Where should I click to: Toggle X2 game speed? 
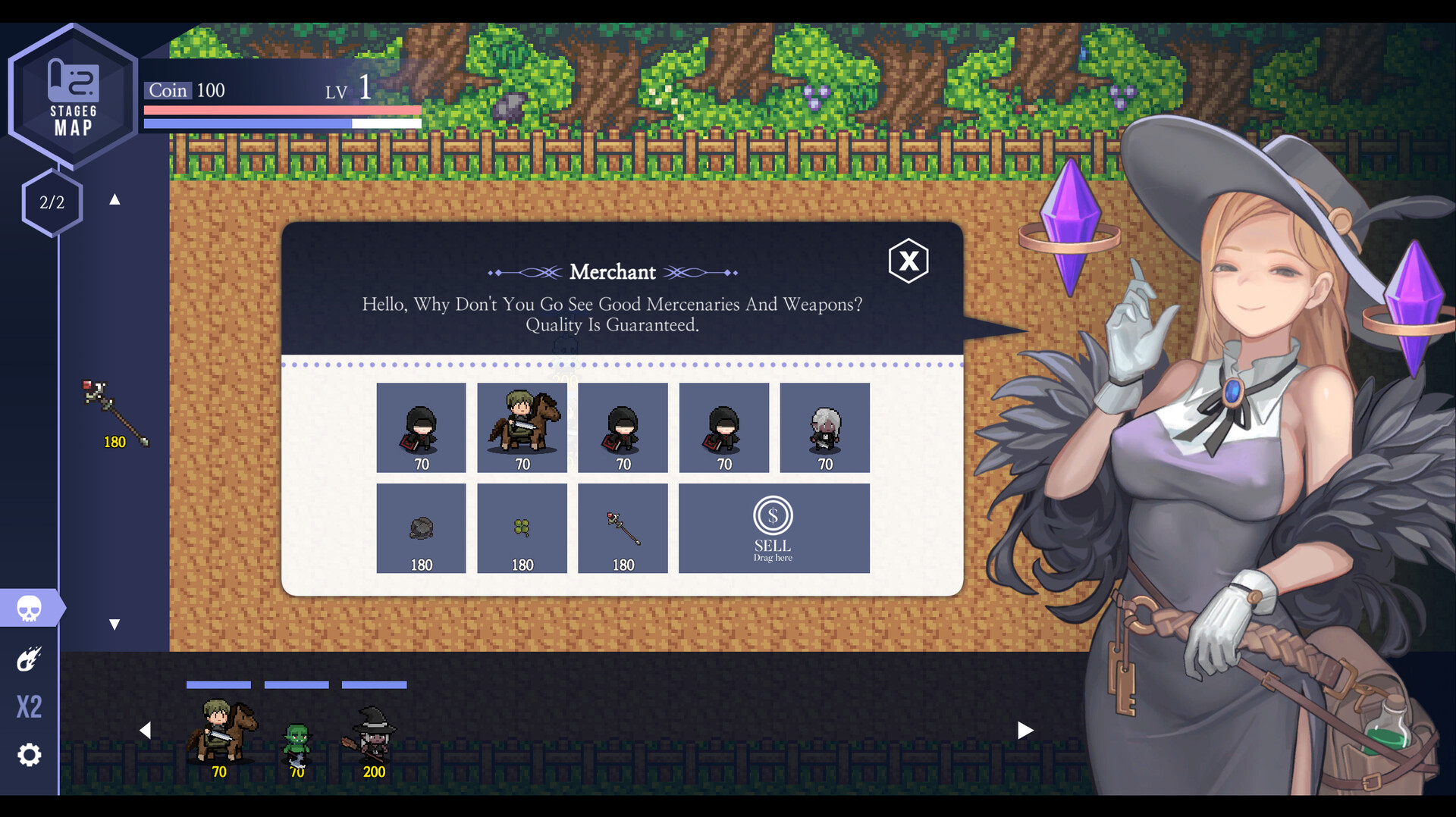tap(30, 706)
